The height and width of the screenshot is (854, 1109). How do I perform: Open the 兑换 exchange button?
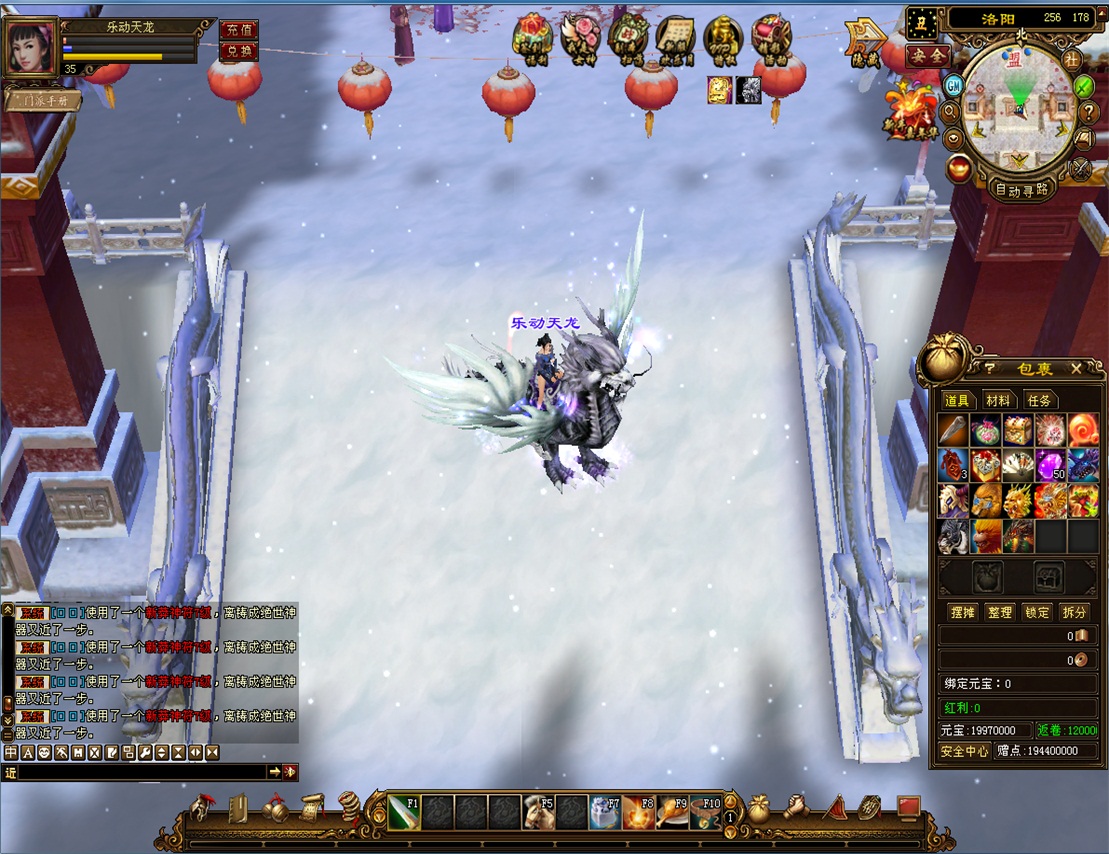pyautogui.click(x=237, y=51)
